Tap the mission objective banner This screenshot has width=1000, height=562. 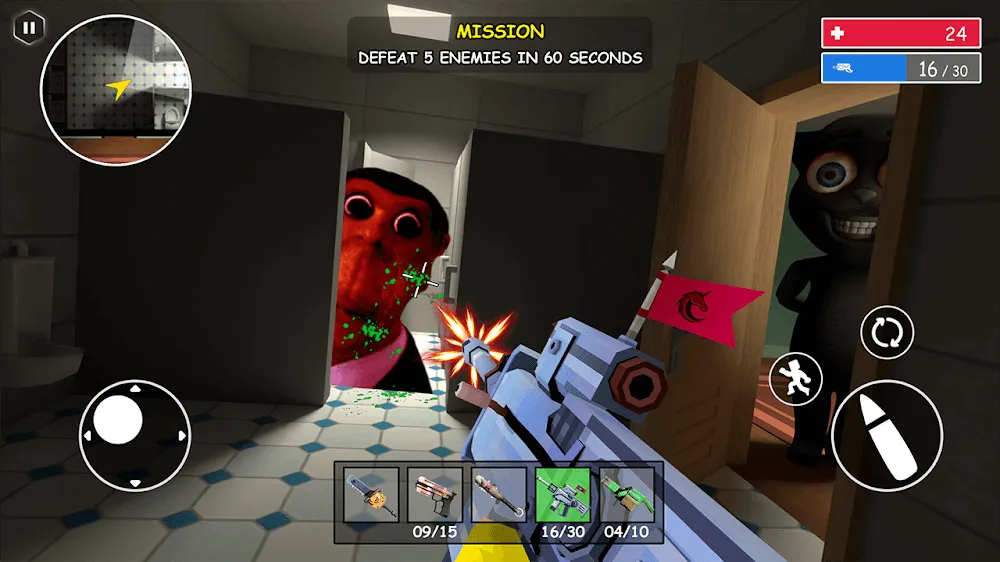click(x=500, y=45)
